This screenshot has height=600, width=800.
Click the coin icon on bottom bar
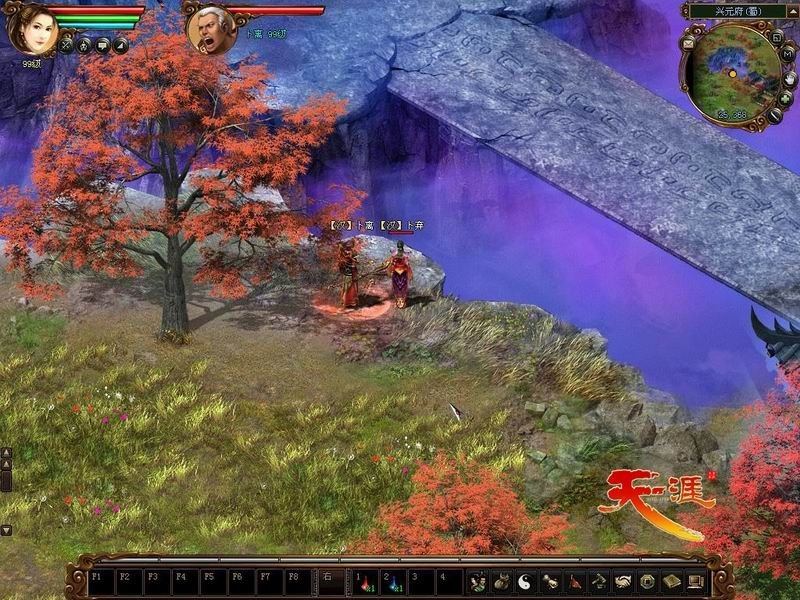(647, 581)
